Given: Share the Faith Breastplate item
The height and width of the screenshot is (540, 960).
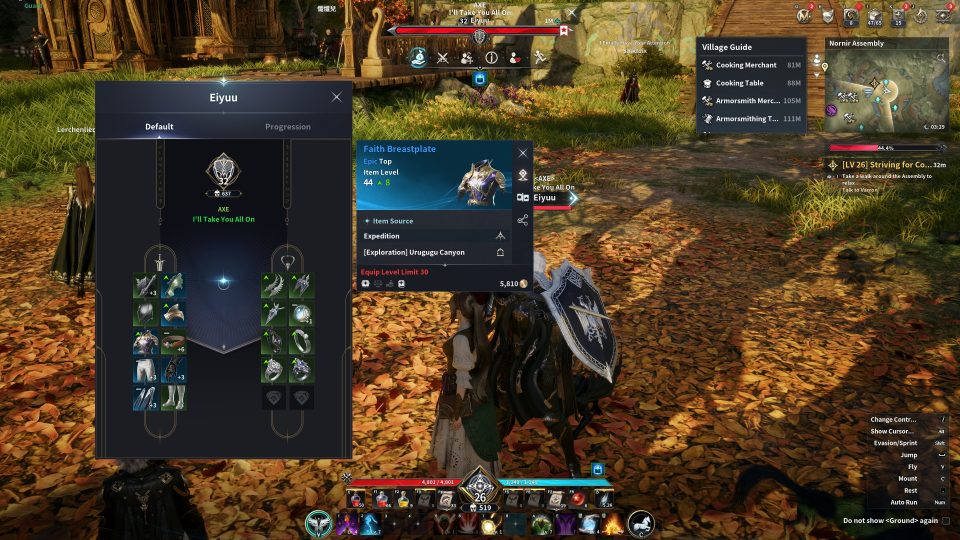Looking at the screenshot, I should point(522,219).
